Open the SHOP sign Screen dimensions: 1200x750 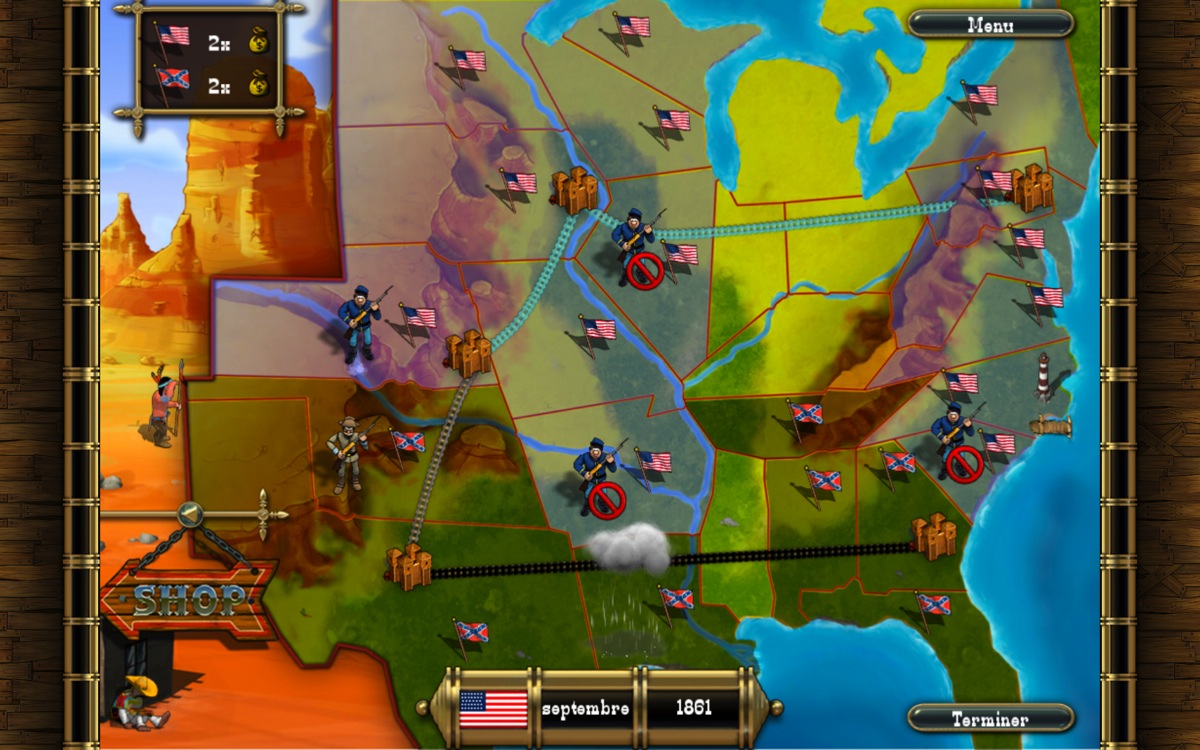190,599
